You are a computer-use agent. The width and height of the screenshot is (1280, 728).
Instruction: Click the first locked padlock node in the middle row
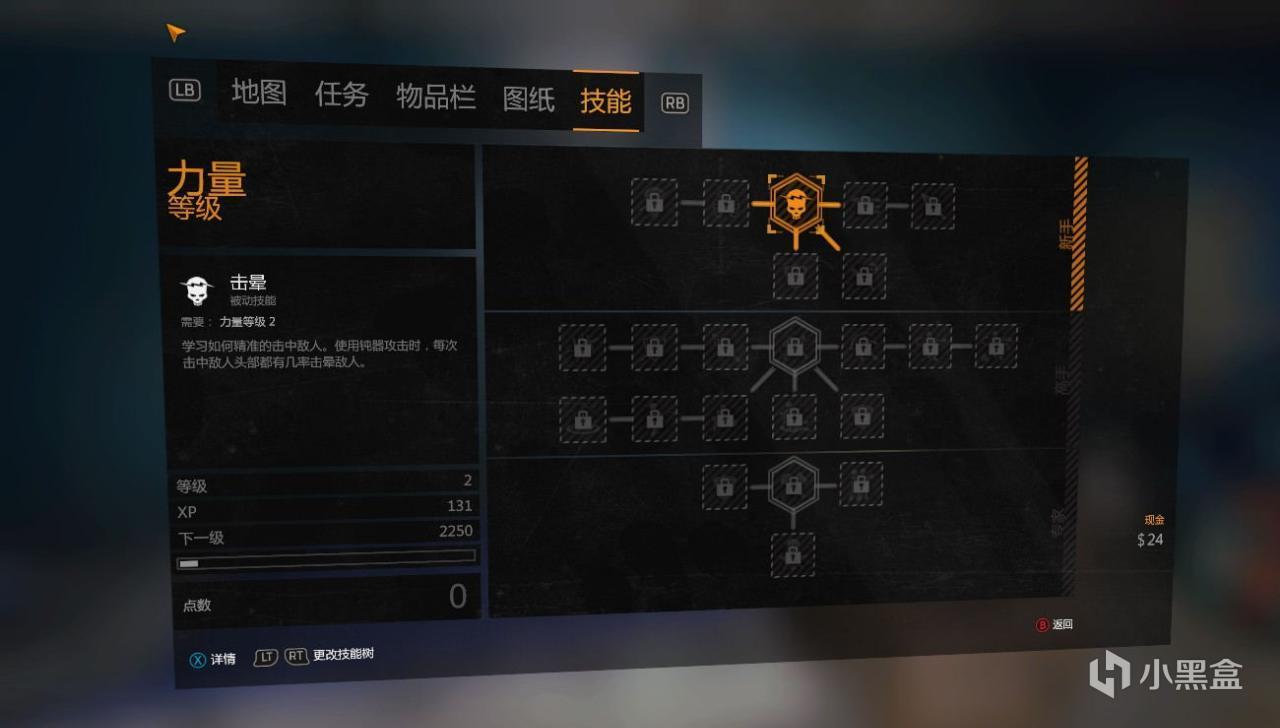pyautogui.click(x=583, y=347)
